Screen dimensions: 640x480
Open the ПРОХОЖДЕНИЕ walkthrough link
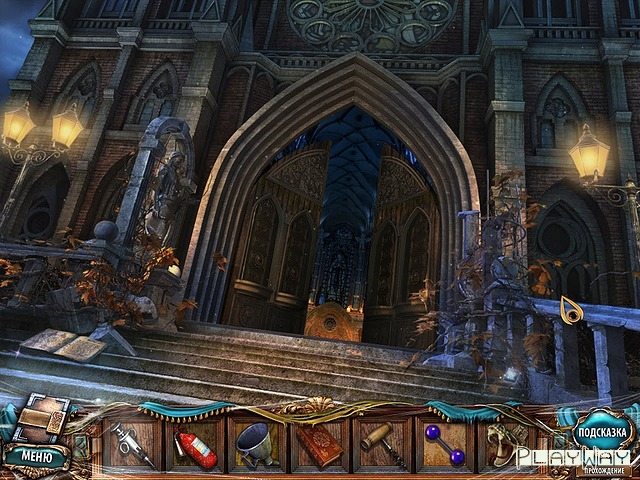tap(603, 470)
